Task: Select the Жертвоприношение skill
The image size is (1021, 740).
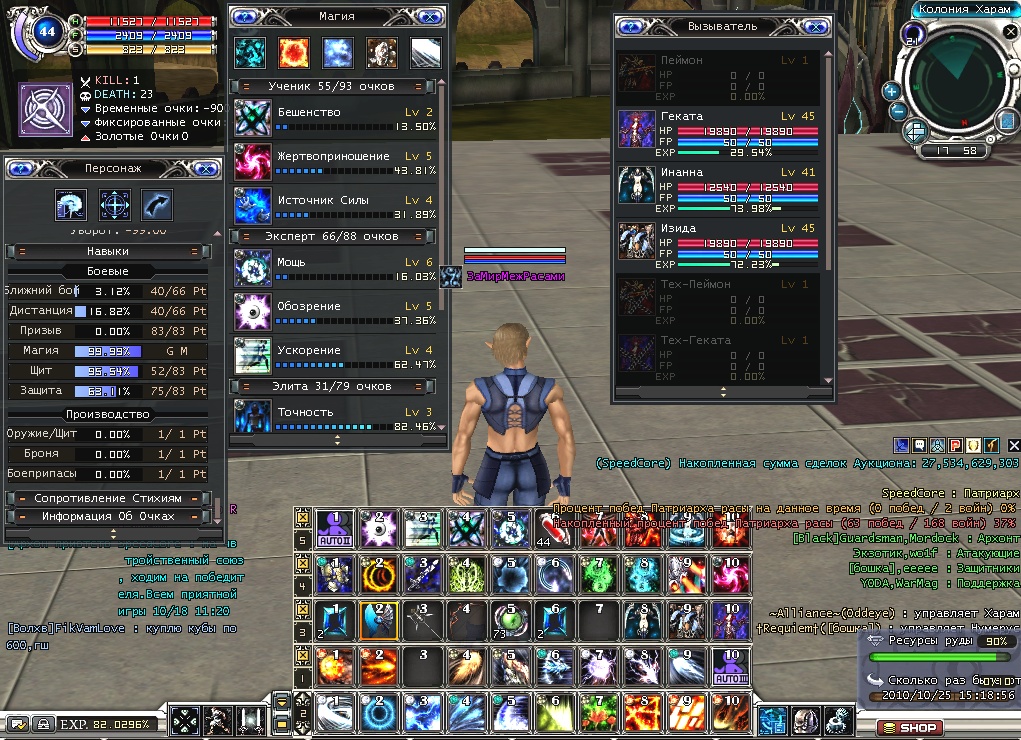Action: pyautogui.click(x=252, y=162)
